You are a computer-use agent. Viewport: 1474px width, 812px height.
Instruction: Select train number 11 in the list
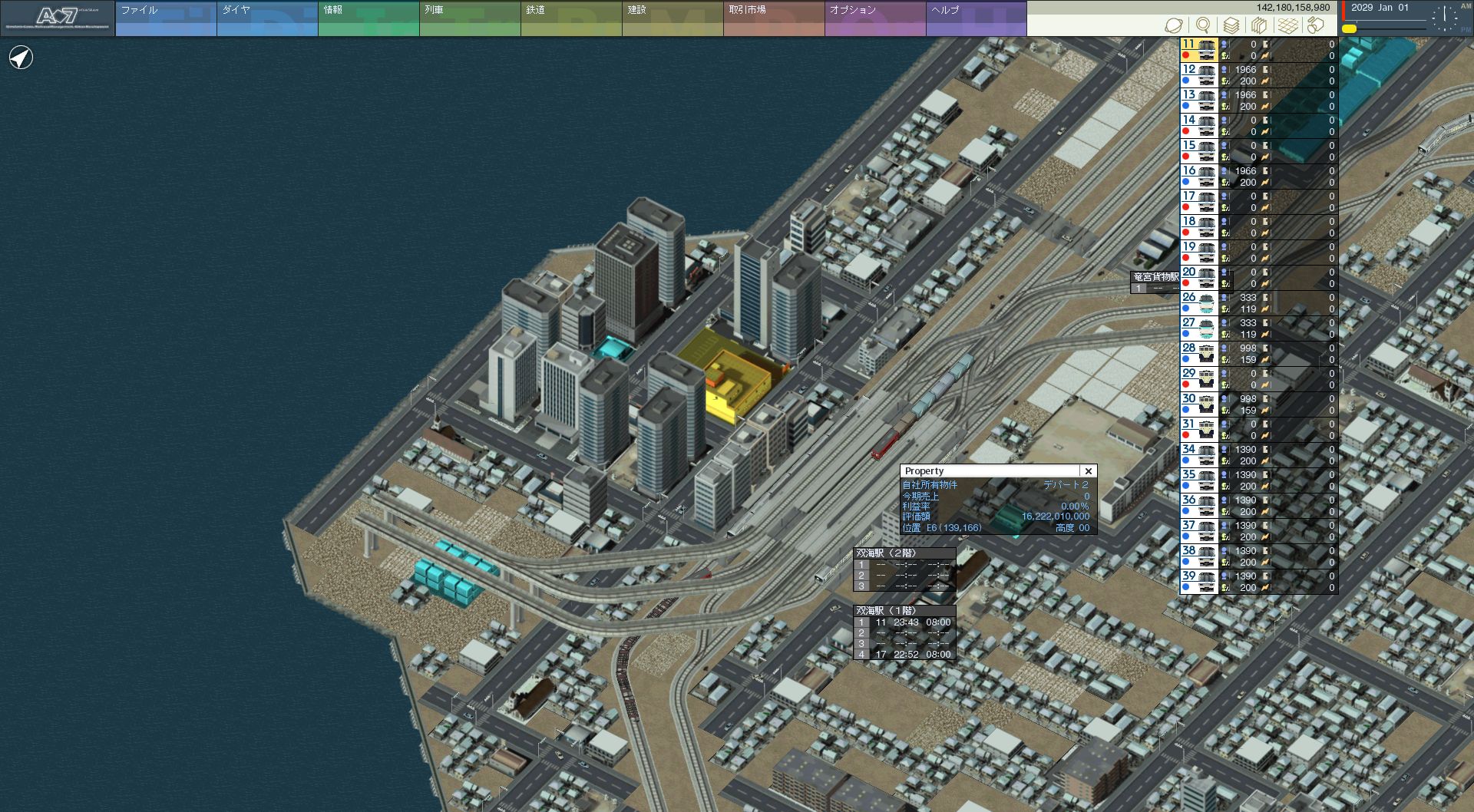coord(1198,50)
